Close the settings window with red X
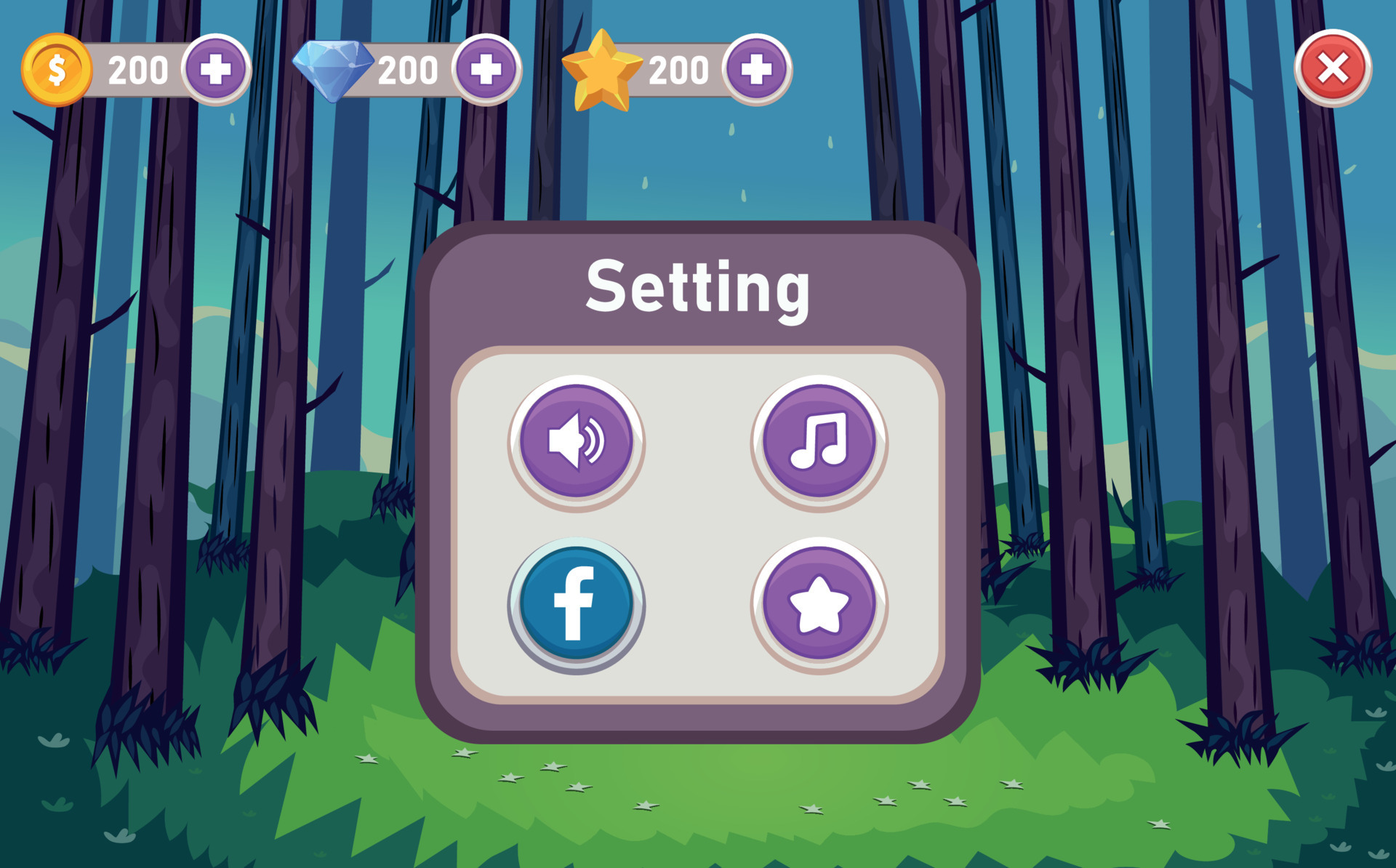The height and width of the screenshot is (868, 1396). click(x=1332, y=70)
